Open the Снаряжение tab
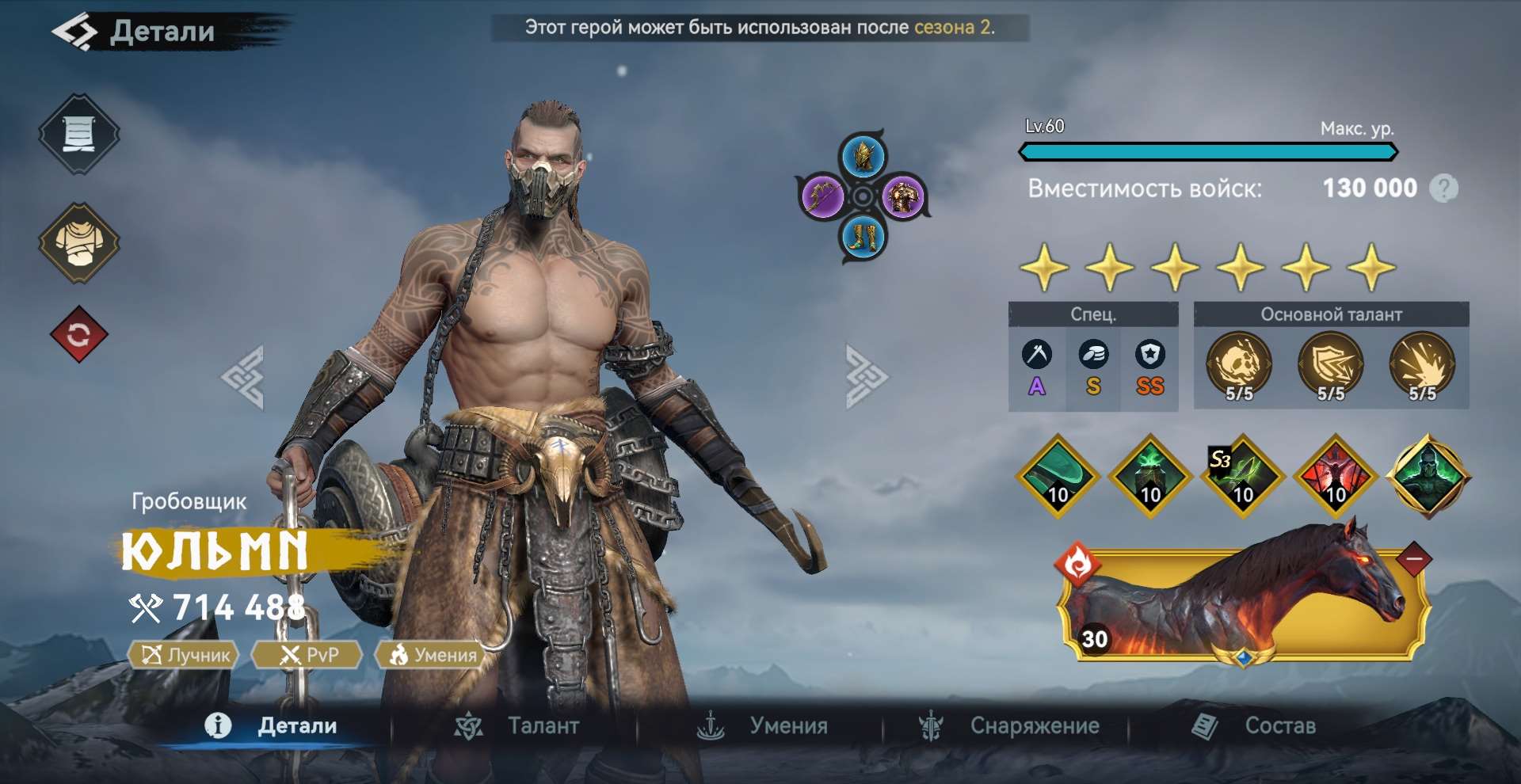 [x=1034, y=725]
